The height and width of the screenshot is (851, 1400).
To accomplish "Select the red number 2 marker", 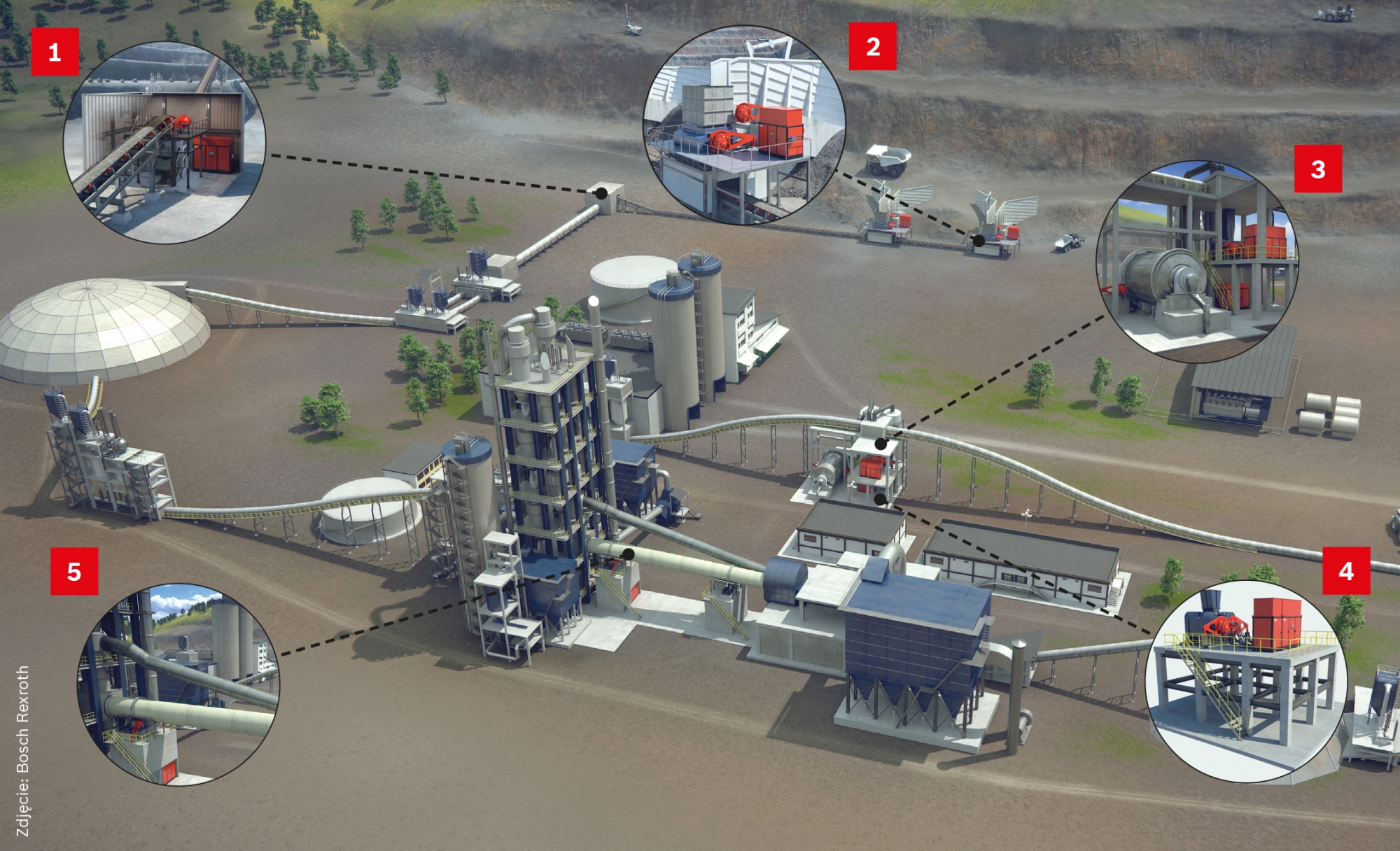I will pyautogui.click(x=872, y=47).
